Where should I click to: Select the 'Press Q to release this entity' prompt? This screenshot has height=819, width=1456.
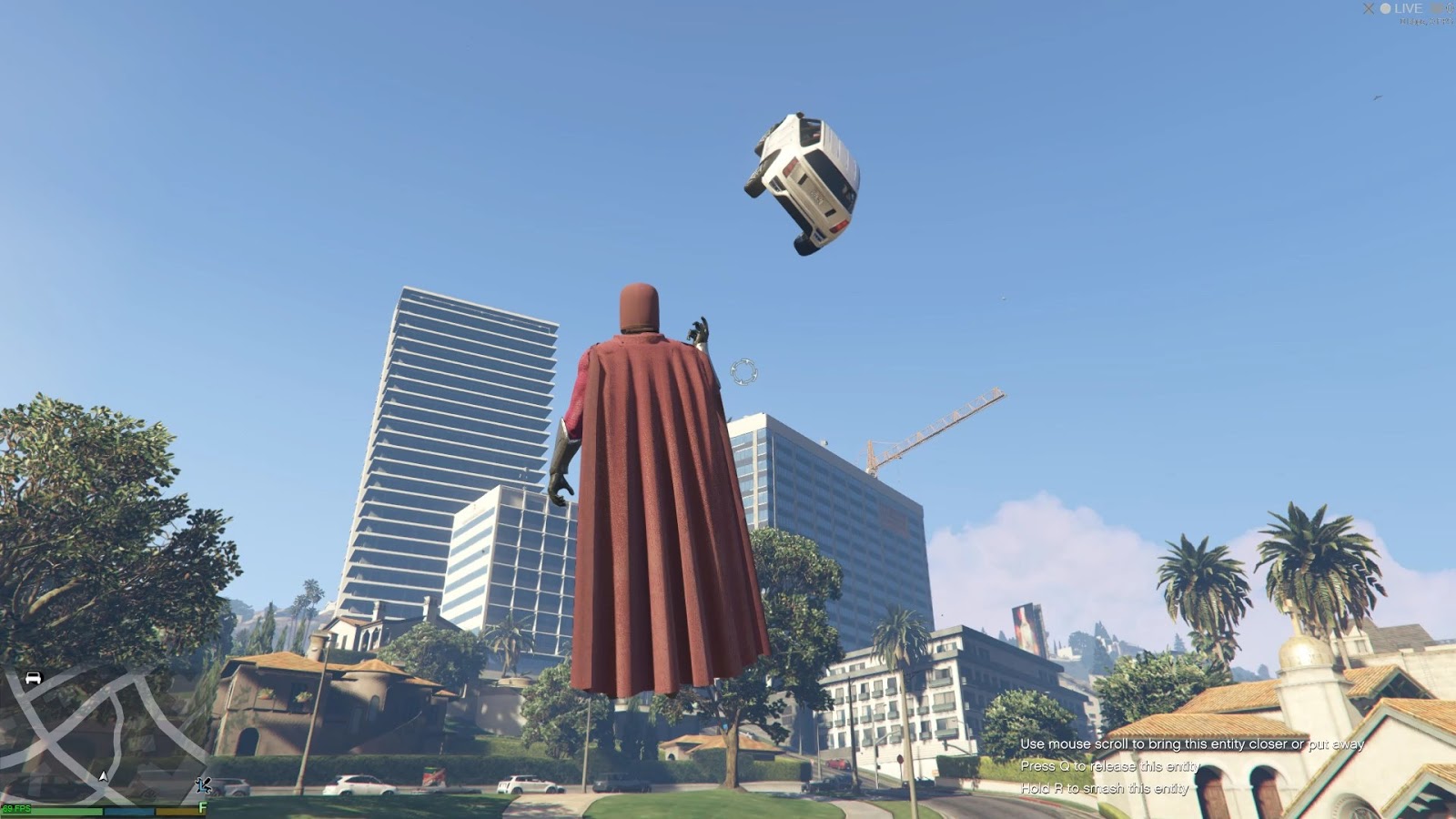point(1112,767)
